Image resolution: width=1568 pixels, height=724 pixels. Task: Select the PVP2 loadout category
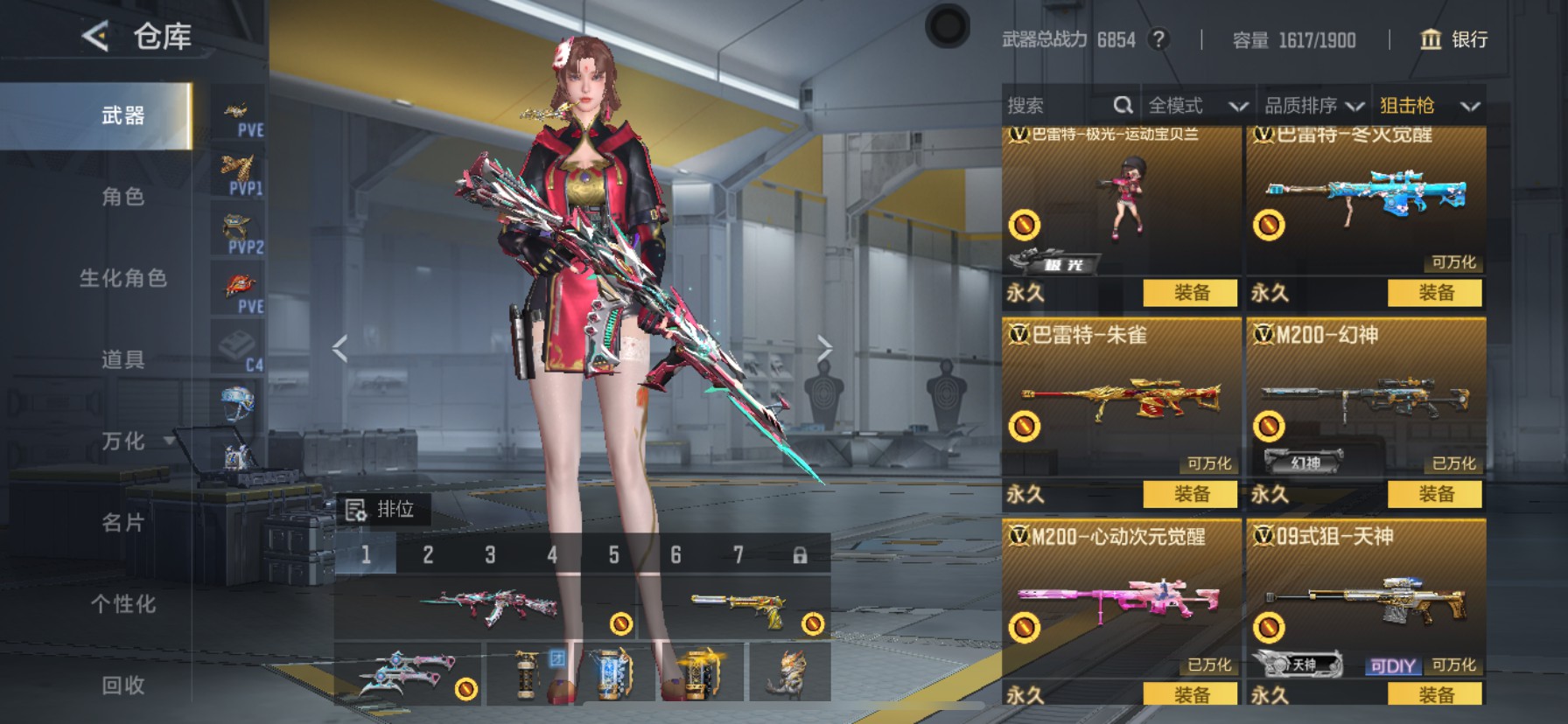click(238, 232)
